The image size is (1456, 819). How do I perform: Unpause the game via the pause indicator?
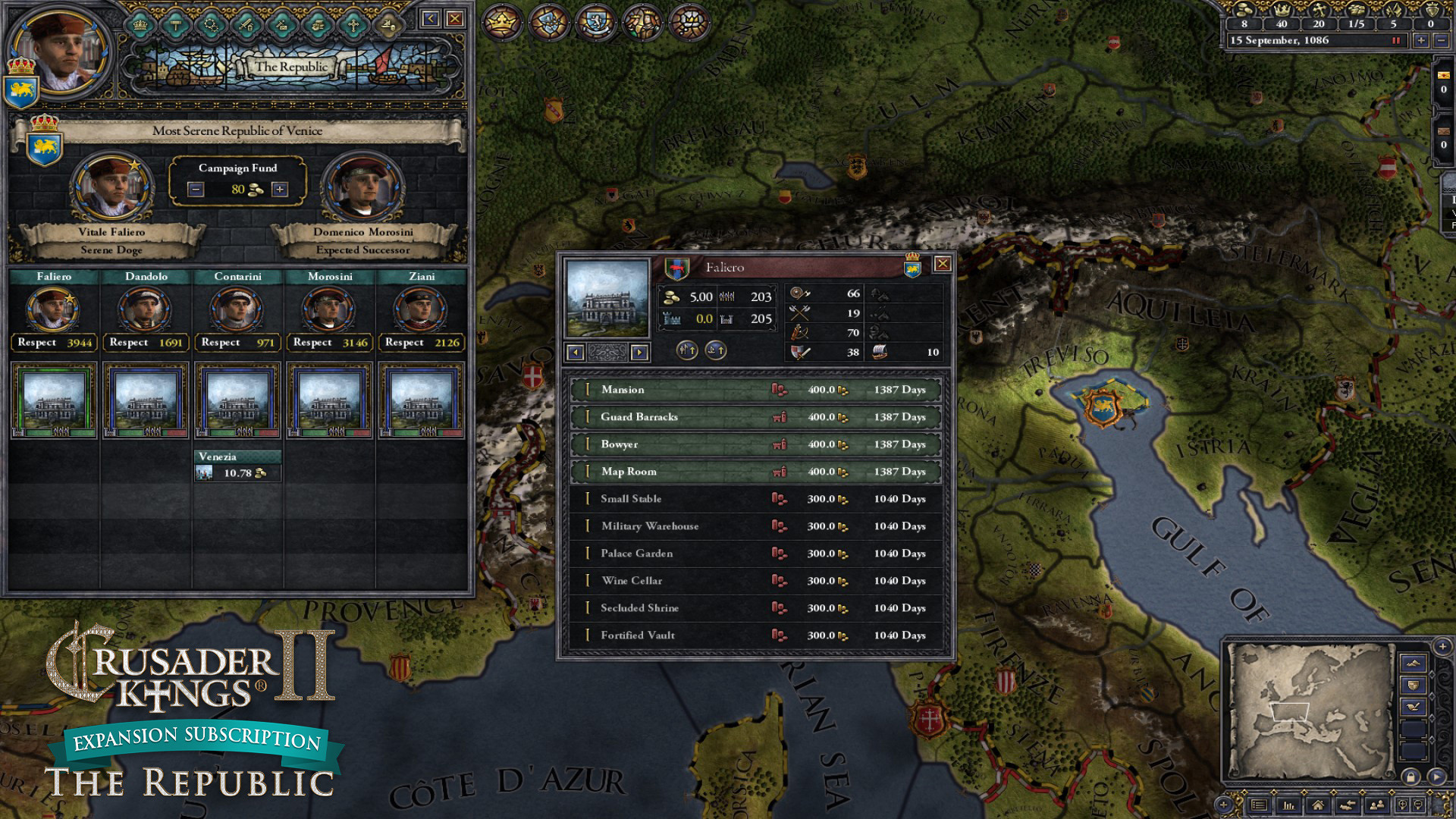pyautogui.click(x=1396, y=41)
